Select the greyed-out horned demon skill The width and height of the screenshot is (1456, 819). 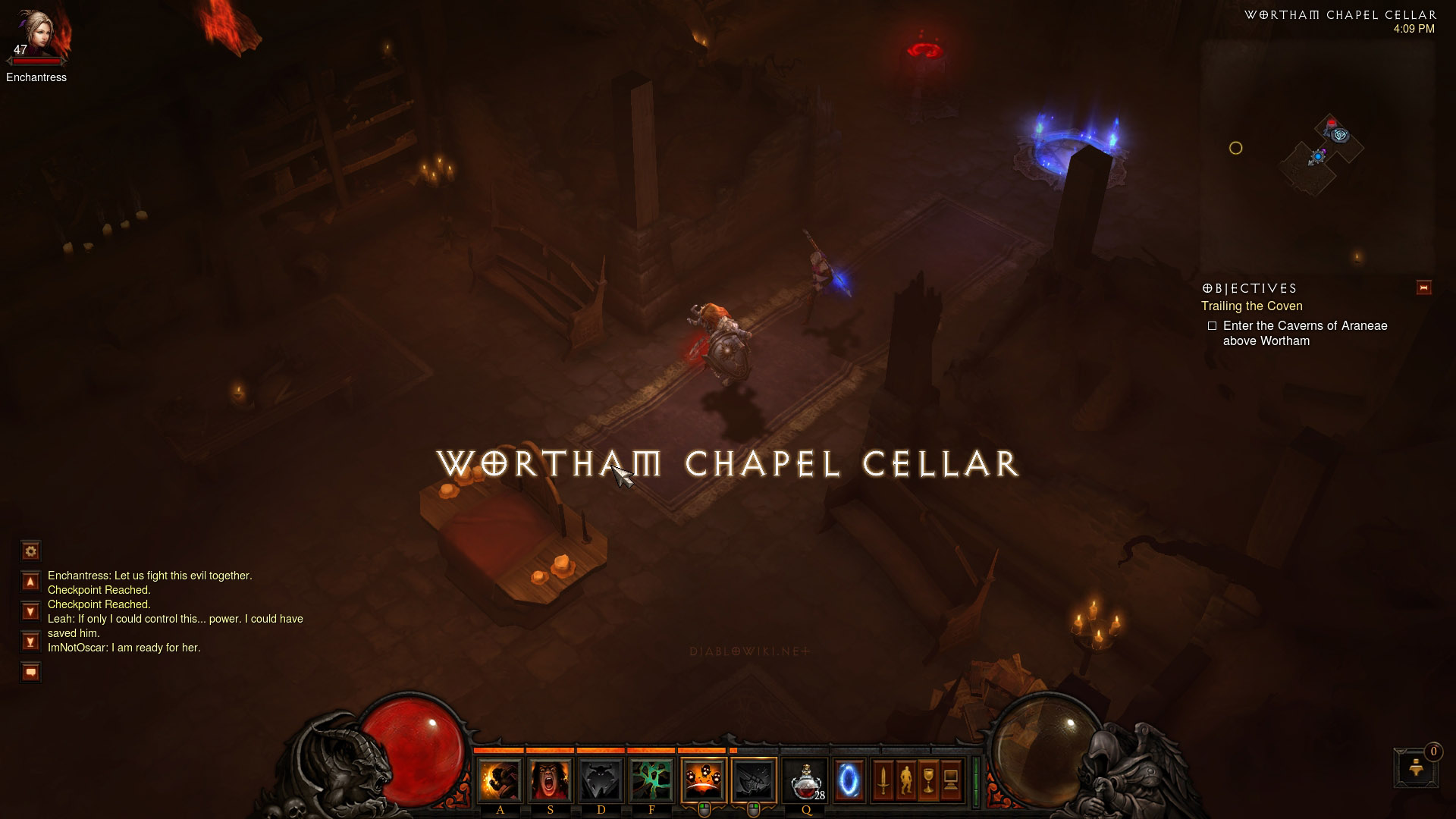pyautogui.click(x=601, y=780)
